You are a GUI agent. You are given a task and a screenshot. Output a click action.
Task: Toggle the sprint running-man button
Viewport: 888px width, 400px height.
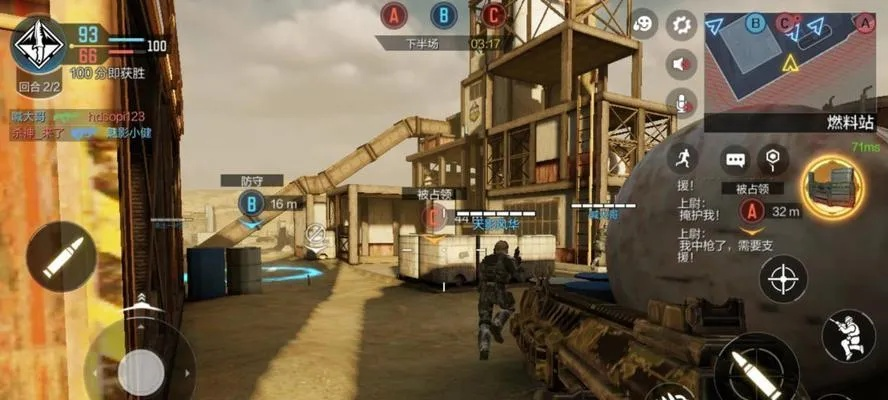pyautogui.click(x=685, y=157)
